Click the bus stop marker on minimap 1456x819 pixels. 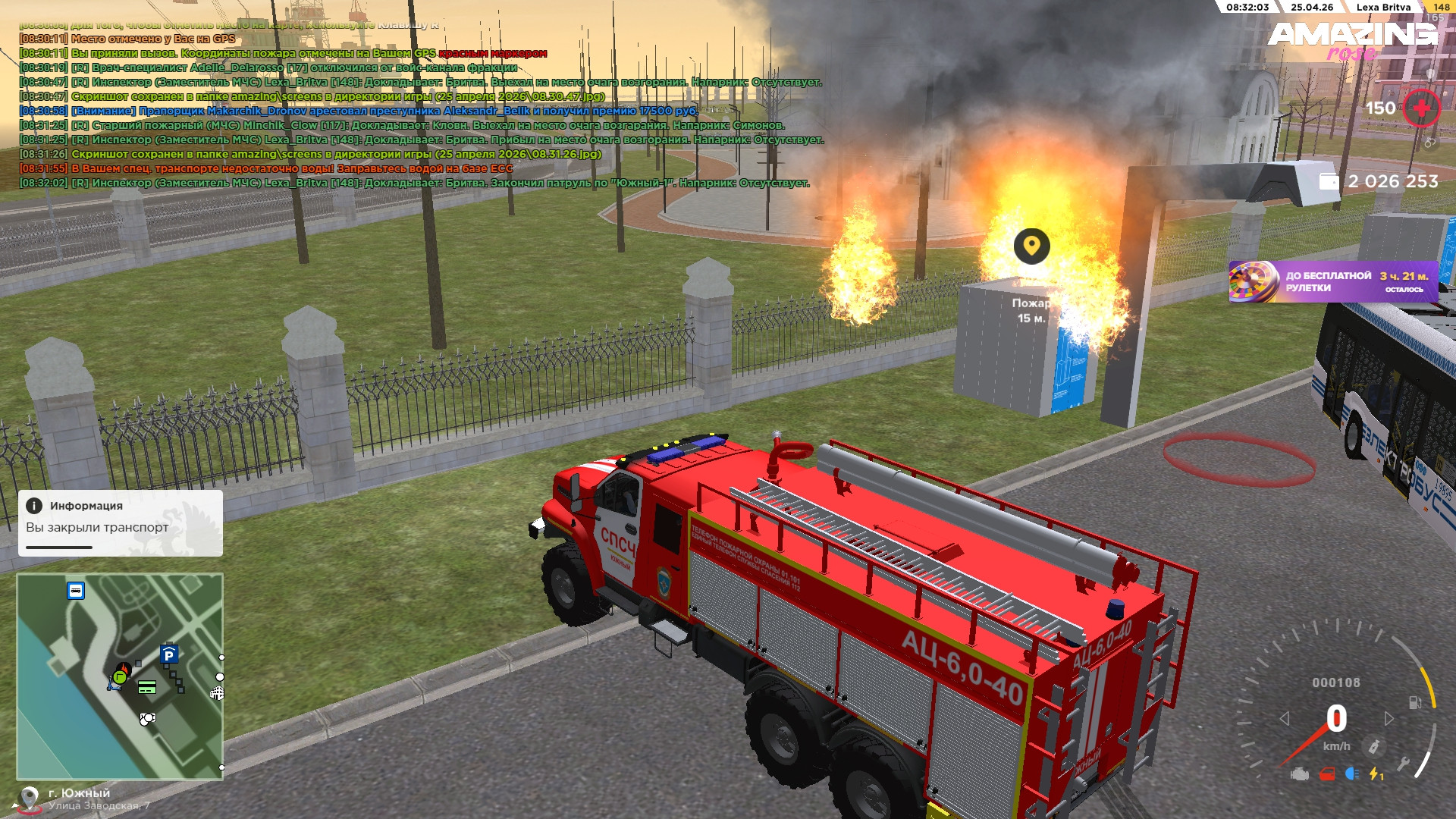76,590
